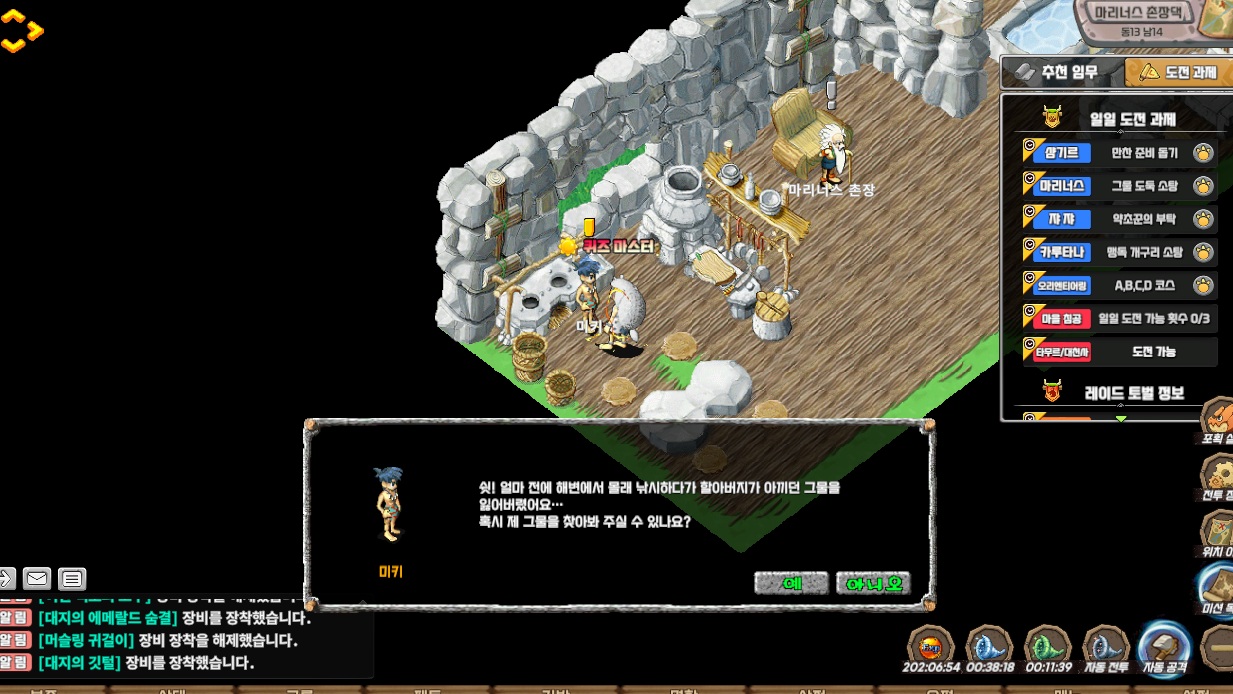This screenshot has width=1233, height=694.
Task: Decline the request with 아니오
Action: 873,583
